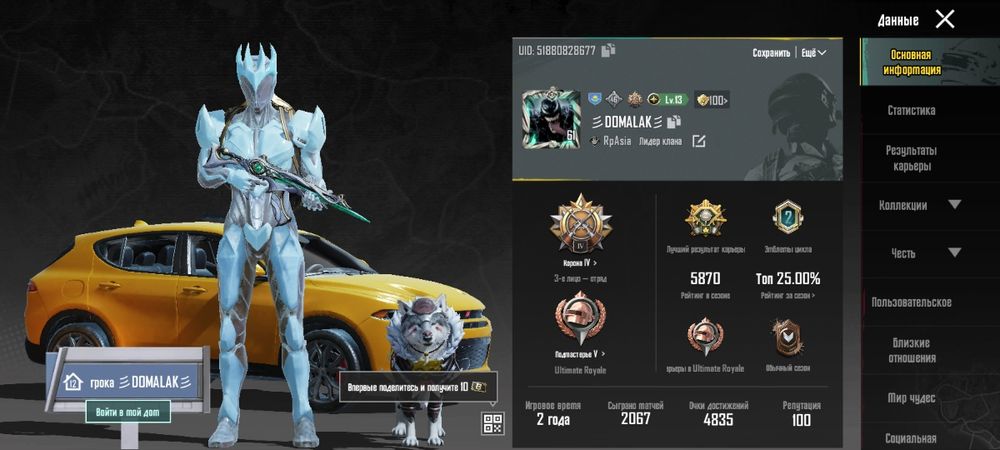
Task: Copy the player UID
Action: [608, 50]
